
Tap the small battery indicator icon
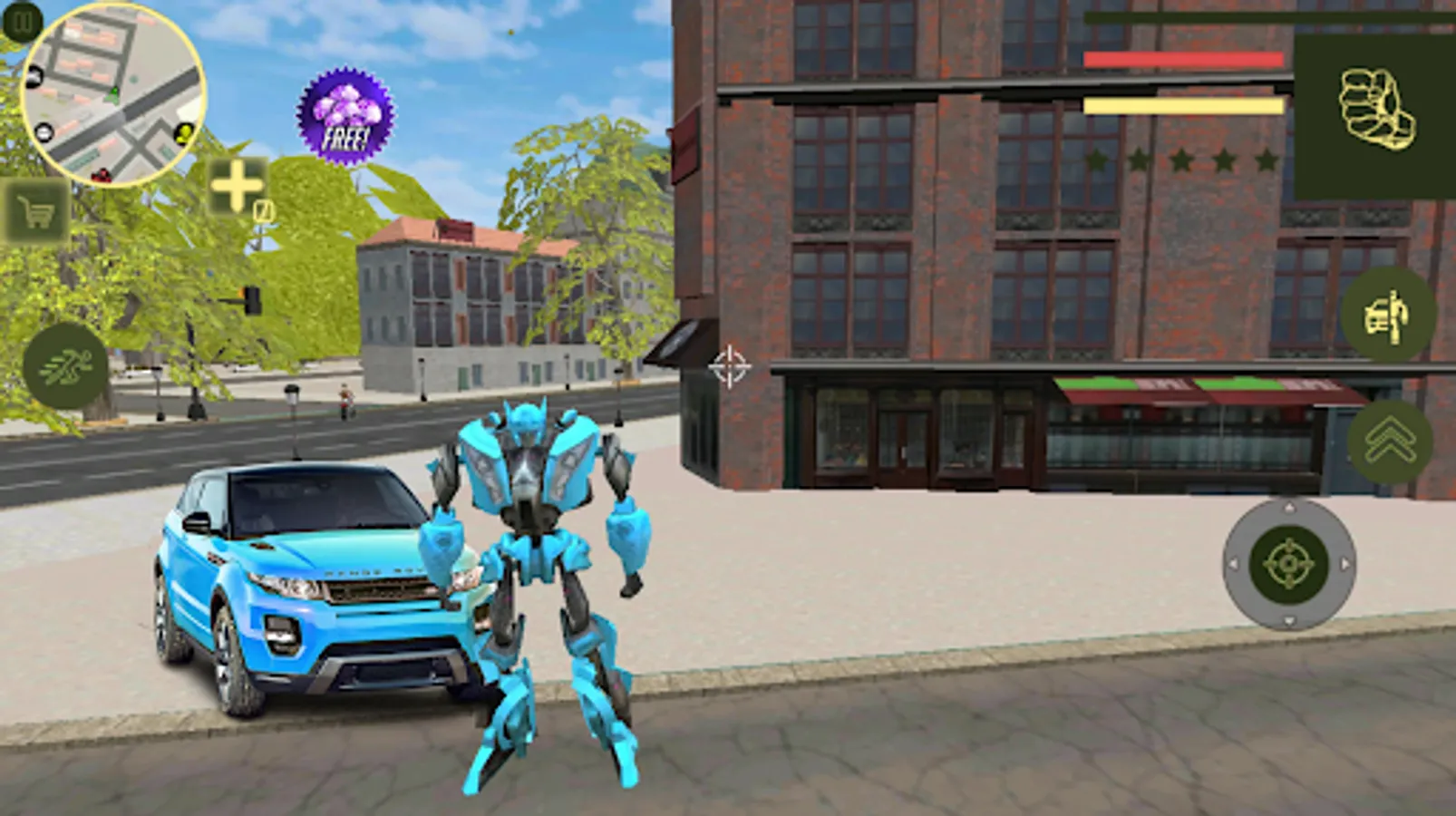pos(264,209)
